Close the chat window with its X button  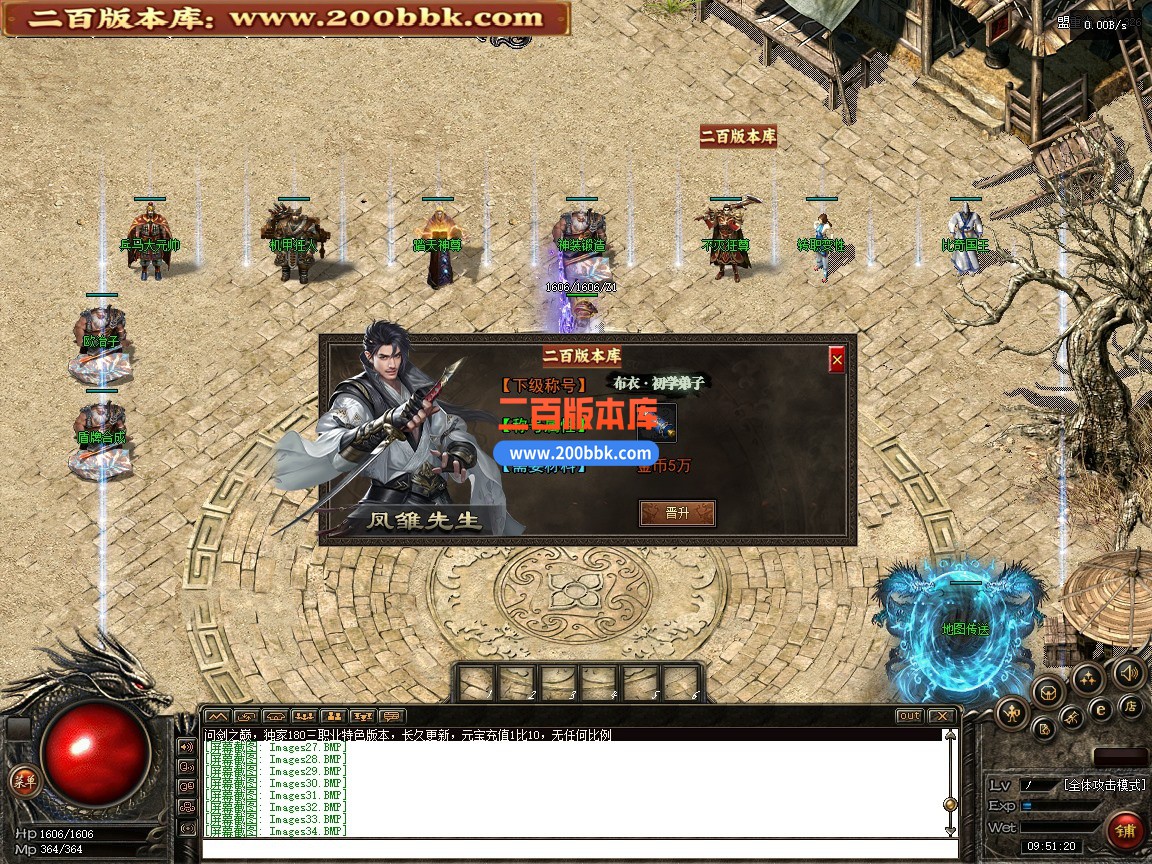coord(941,716)
